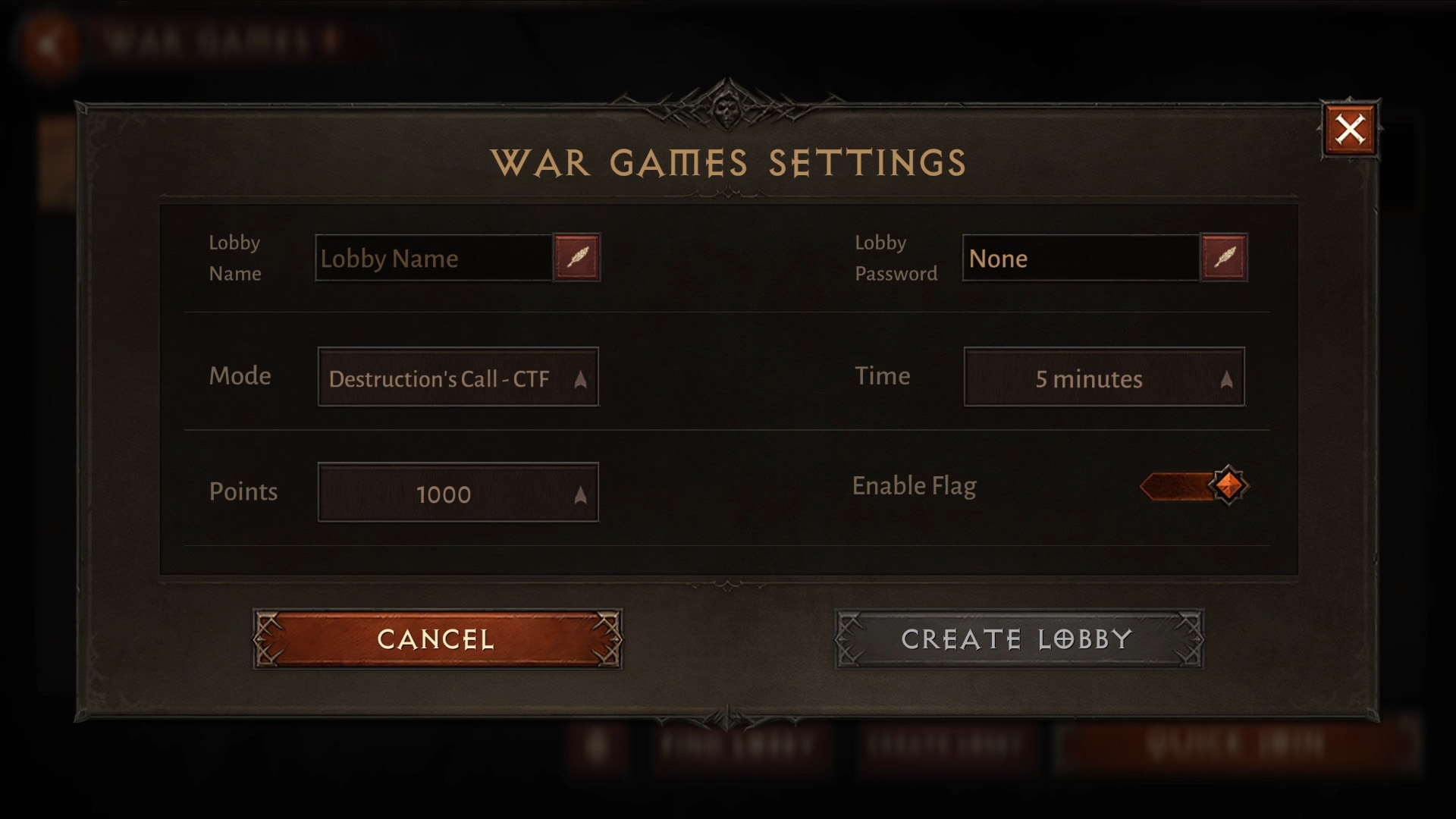Open the Mode dropdown
The height and width of the screenshot is (819, 1456).
(x=458, y=377)
